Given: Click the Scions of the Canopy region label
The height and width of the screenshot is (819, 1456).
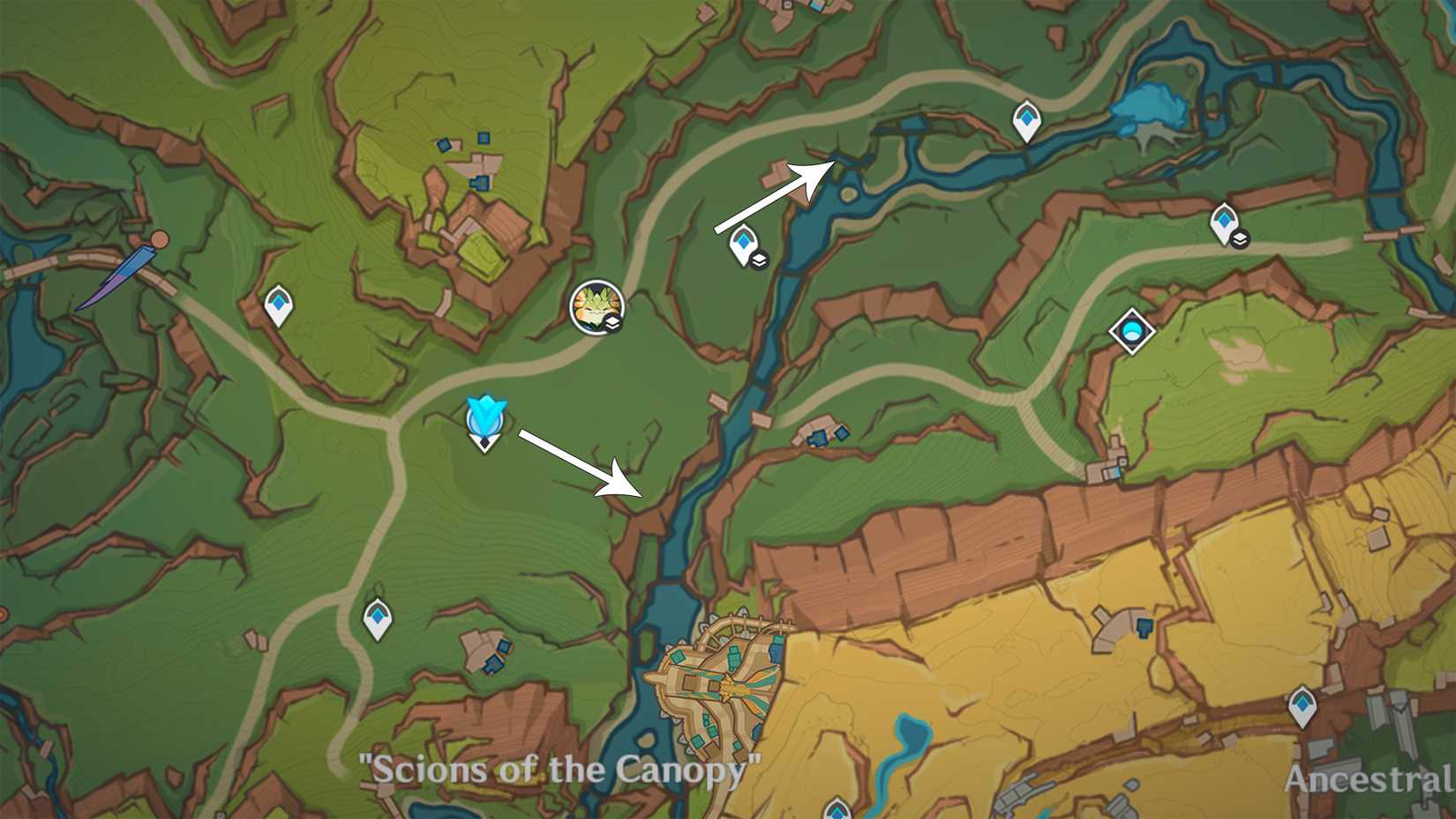Looking at the screenshot, I should click(x=558, y=770).
